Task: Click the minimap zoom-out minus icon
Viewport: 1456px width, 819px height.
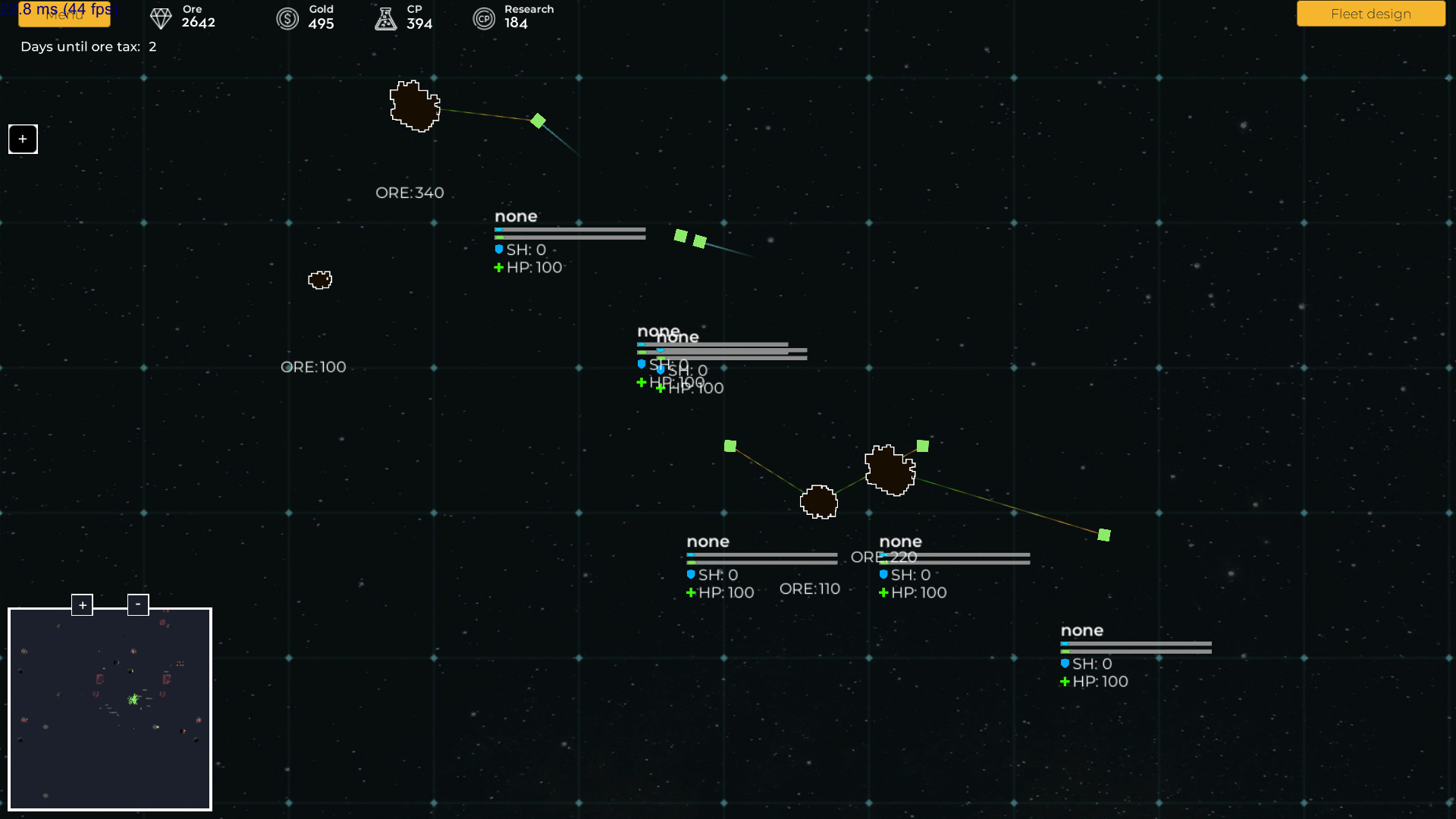Action: pos(138,604)
